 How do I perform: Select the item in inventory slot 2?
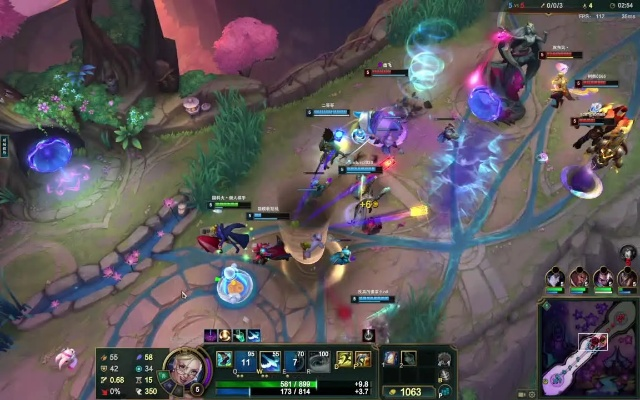pyautogui.click(x=409, y=358)
